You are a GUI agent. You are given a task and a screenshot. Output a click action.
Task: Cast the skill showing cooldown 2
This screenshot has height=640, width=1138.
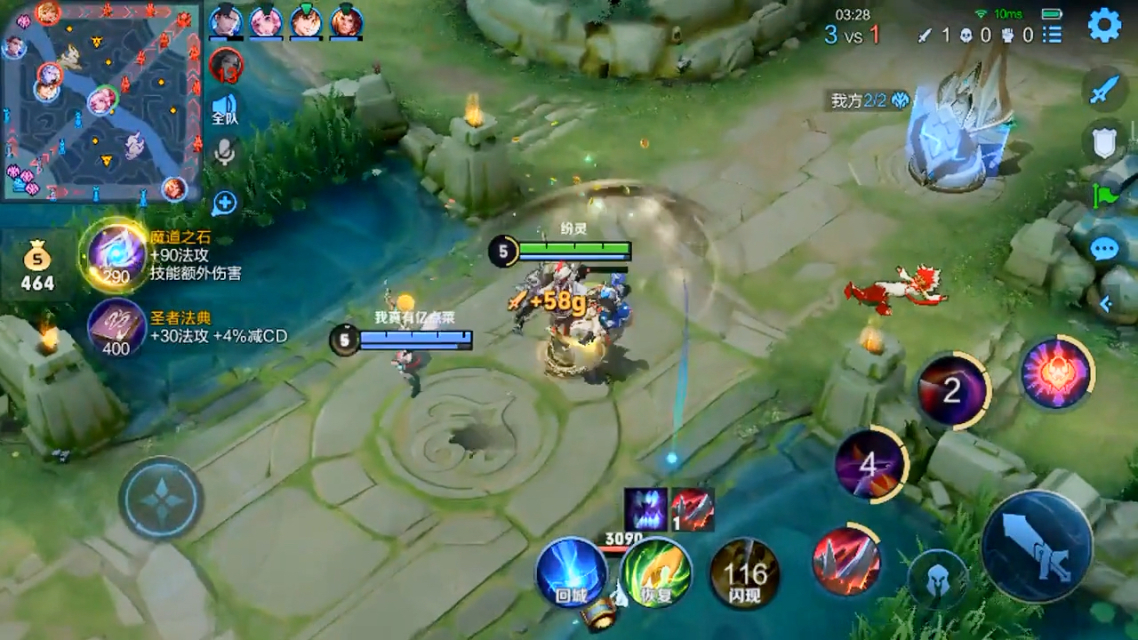(x=952, y=391)
